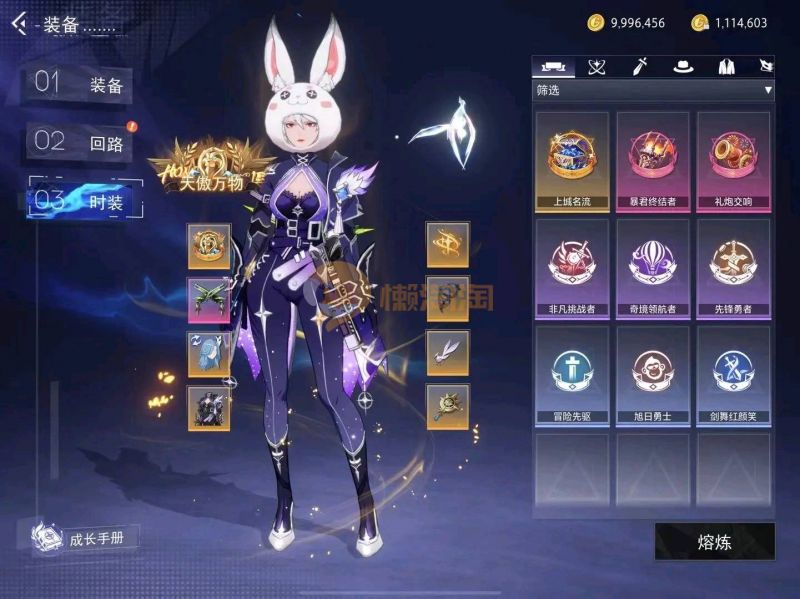
Task: Click the 奇境领航者 balloon title
Action: pyautogui.click(x=652, y=267)
